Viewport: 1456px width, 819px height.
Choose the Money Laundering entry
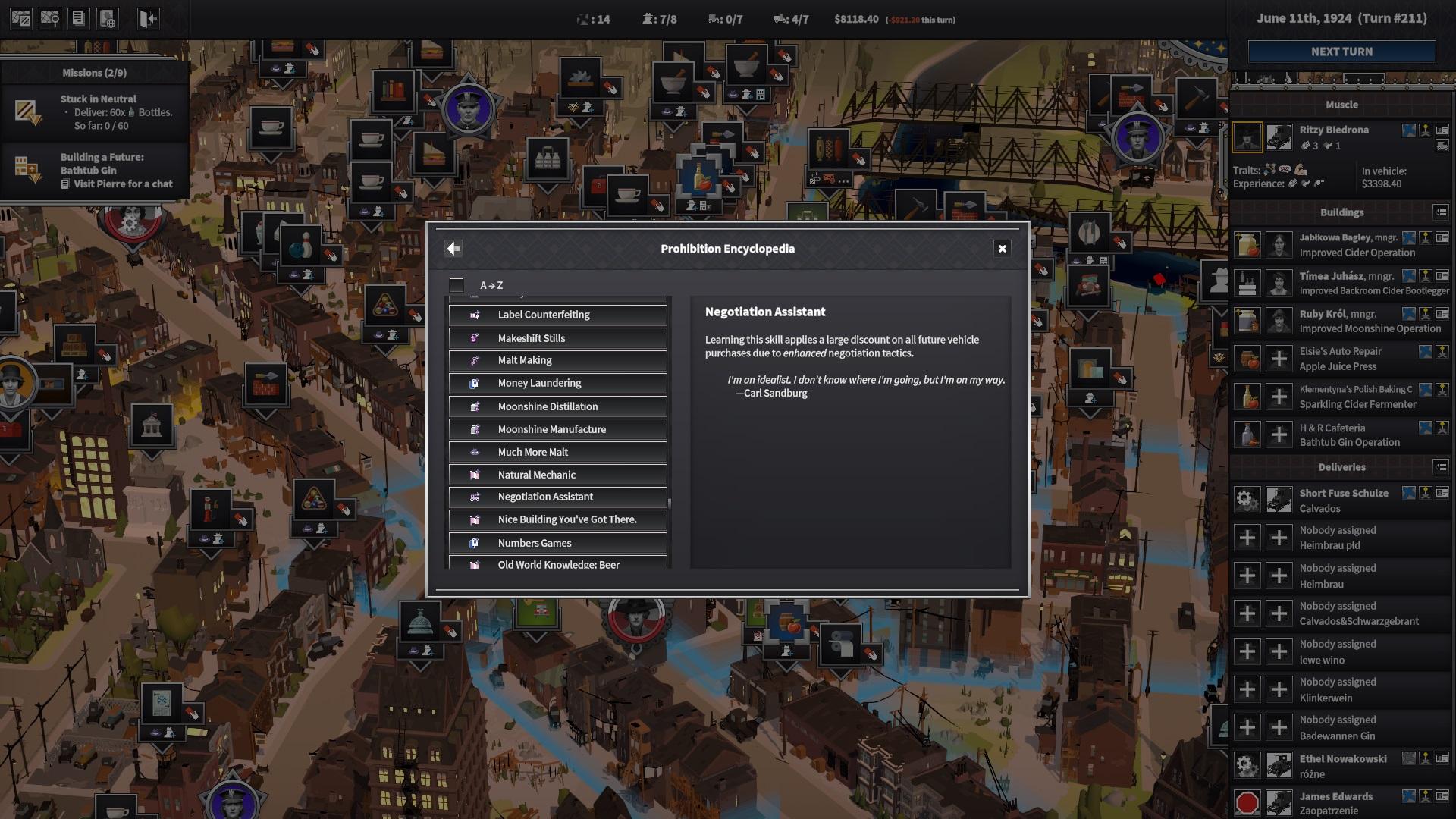[557, 383]
